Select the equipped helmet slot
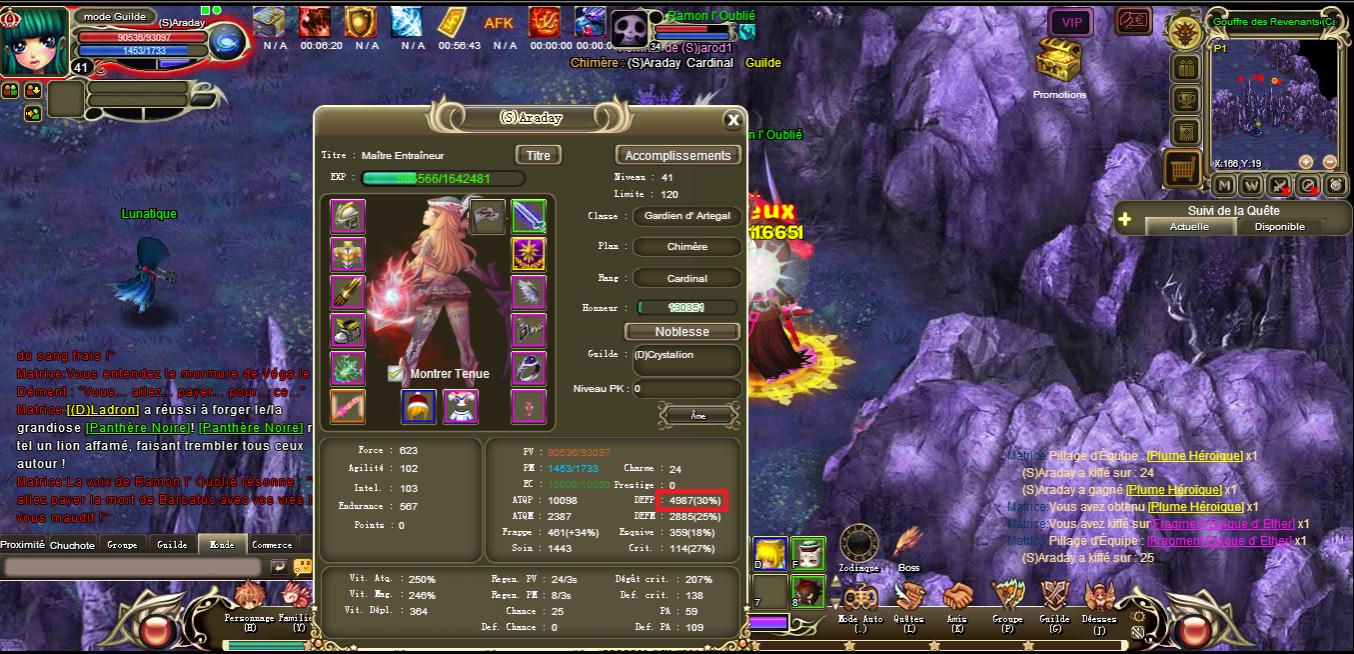This screenshot has height=654, width=1354. 348,216
